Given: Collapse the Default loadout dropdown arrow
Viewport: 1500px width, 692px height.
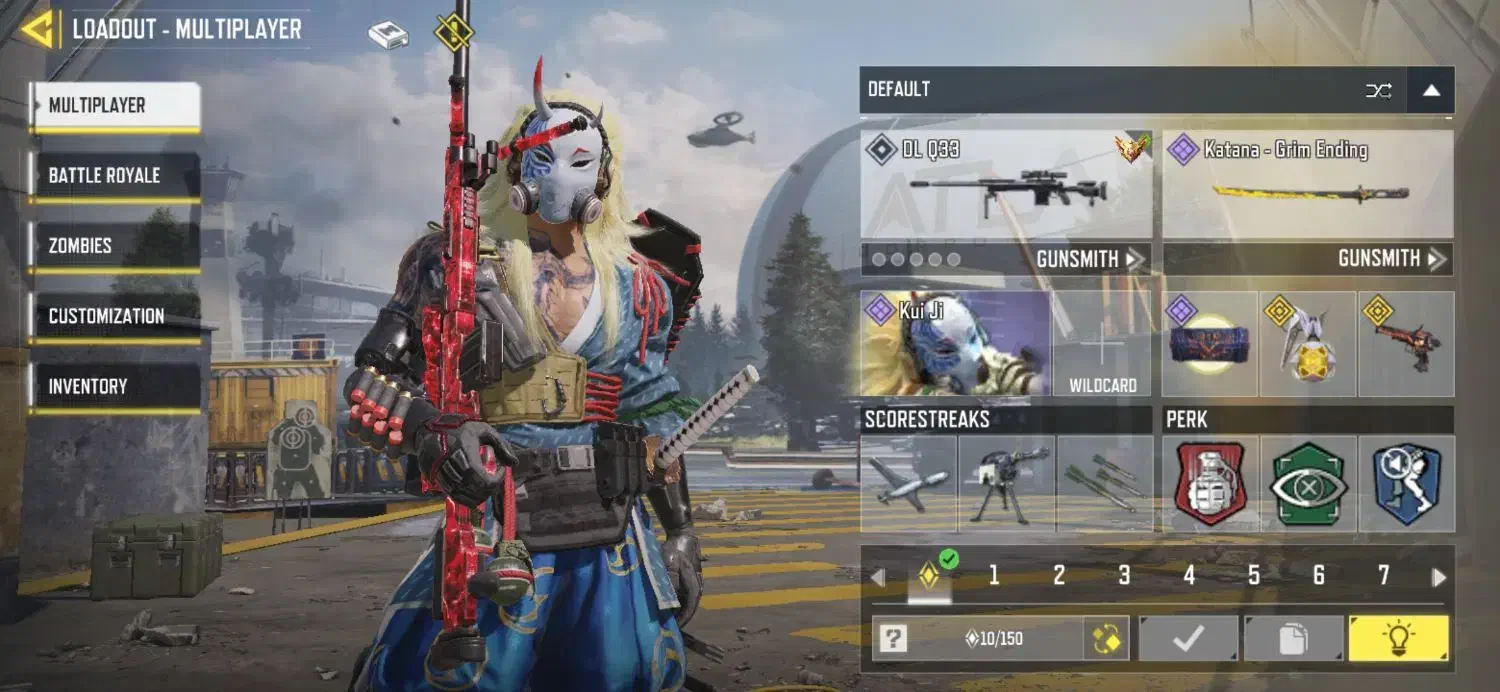Looking at the screenshot, I should (1431, 91).
